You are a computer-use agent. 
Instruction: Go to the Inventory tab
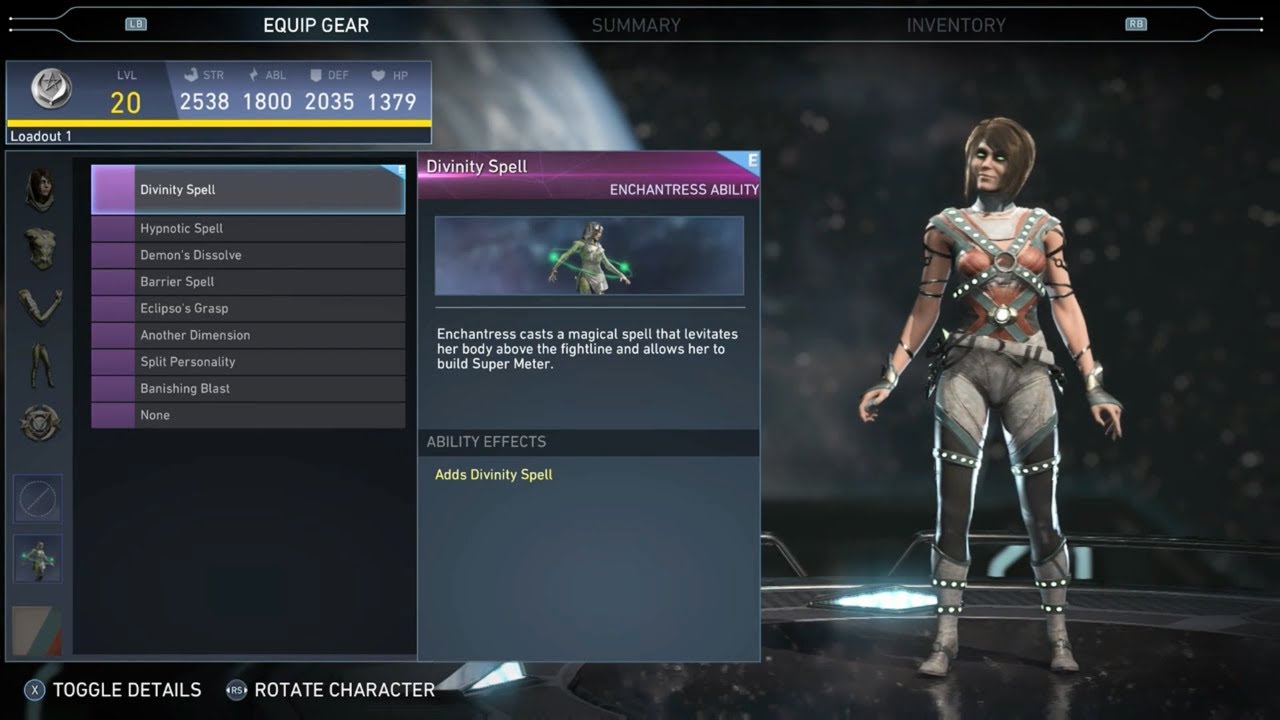[x=956, y=26]
